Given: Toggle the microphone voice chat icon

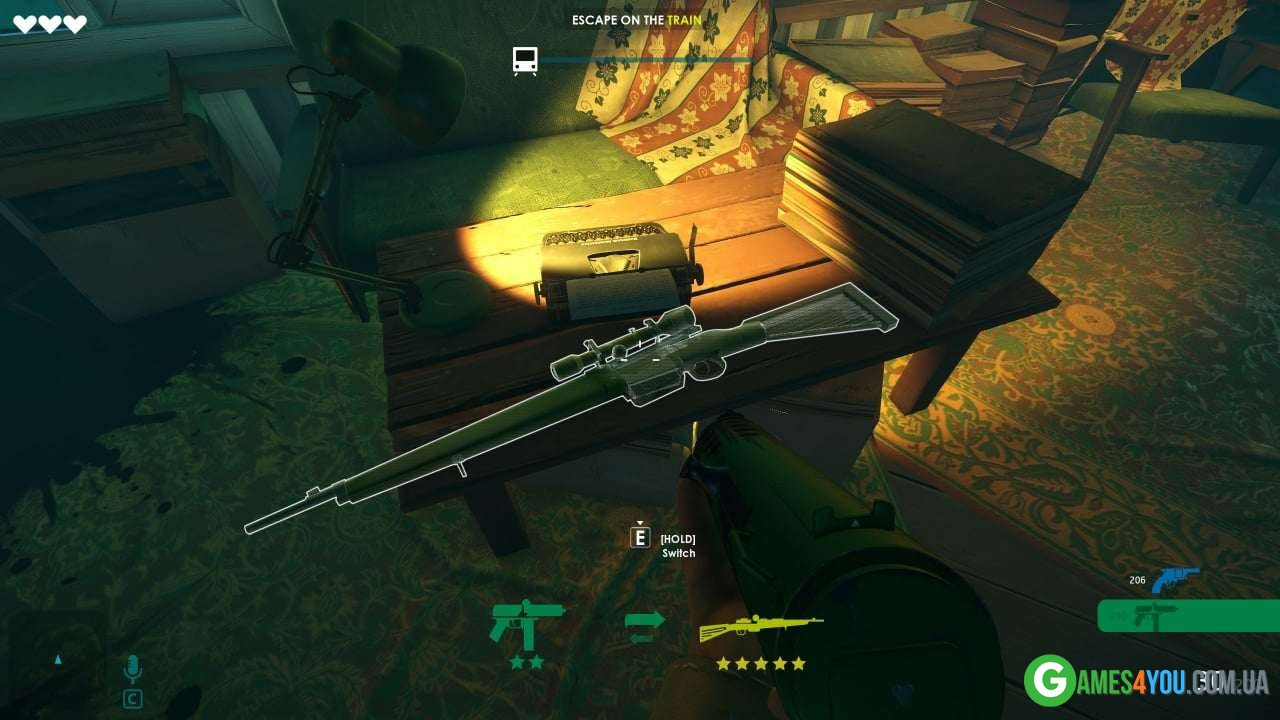Looking at the screenshot, I should pos(132,669).
